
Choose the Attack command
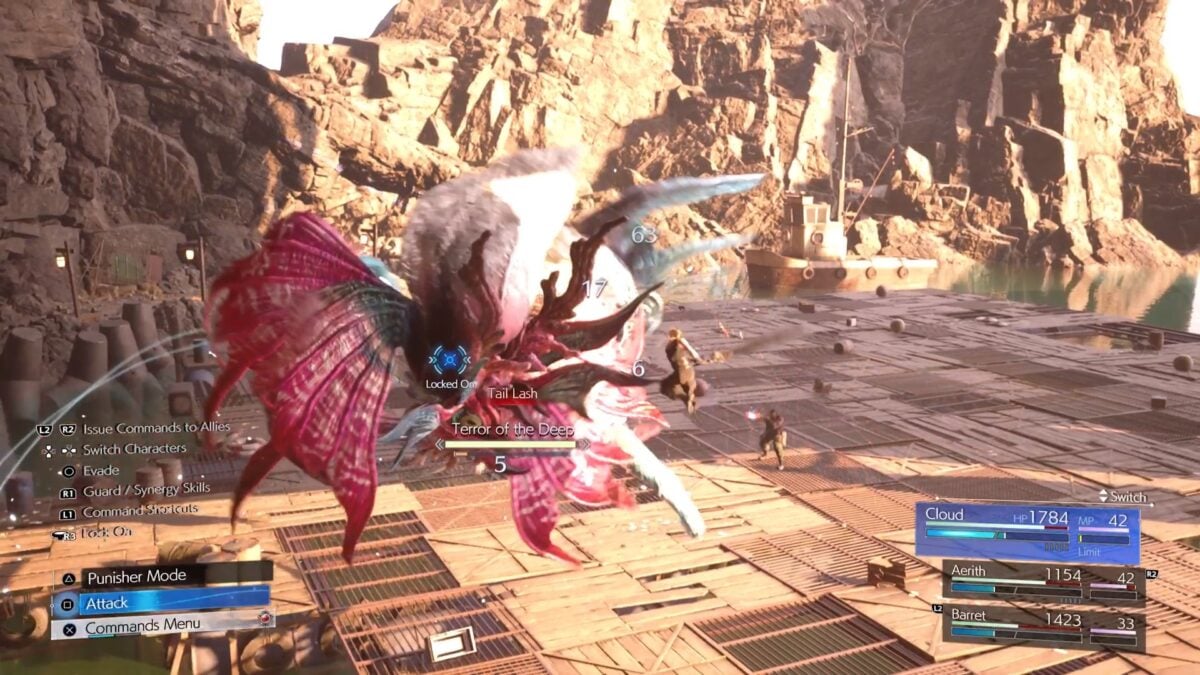tap(160, 603)
